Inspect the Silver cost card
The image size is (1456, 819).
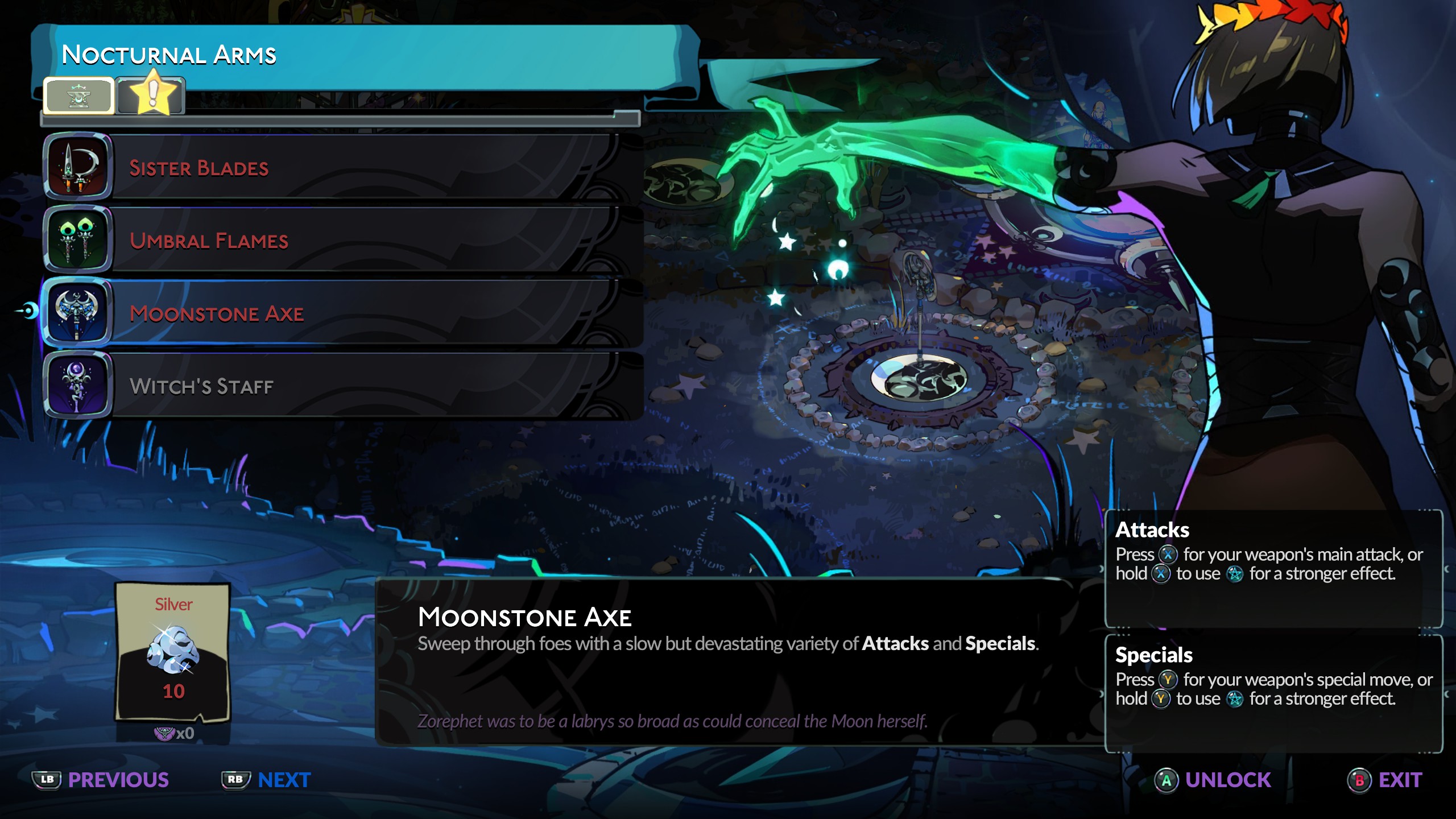coord(173,652)
